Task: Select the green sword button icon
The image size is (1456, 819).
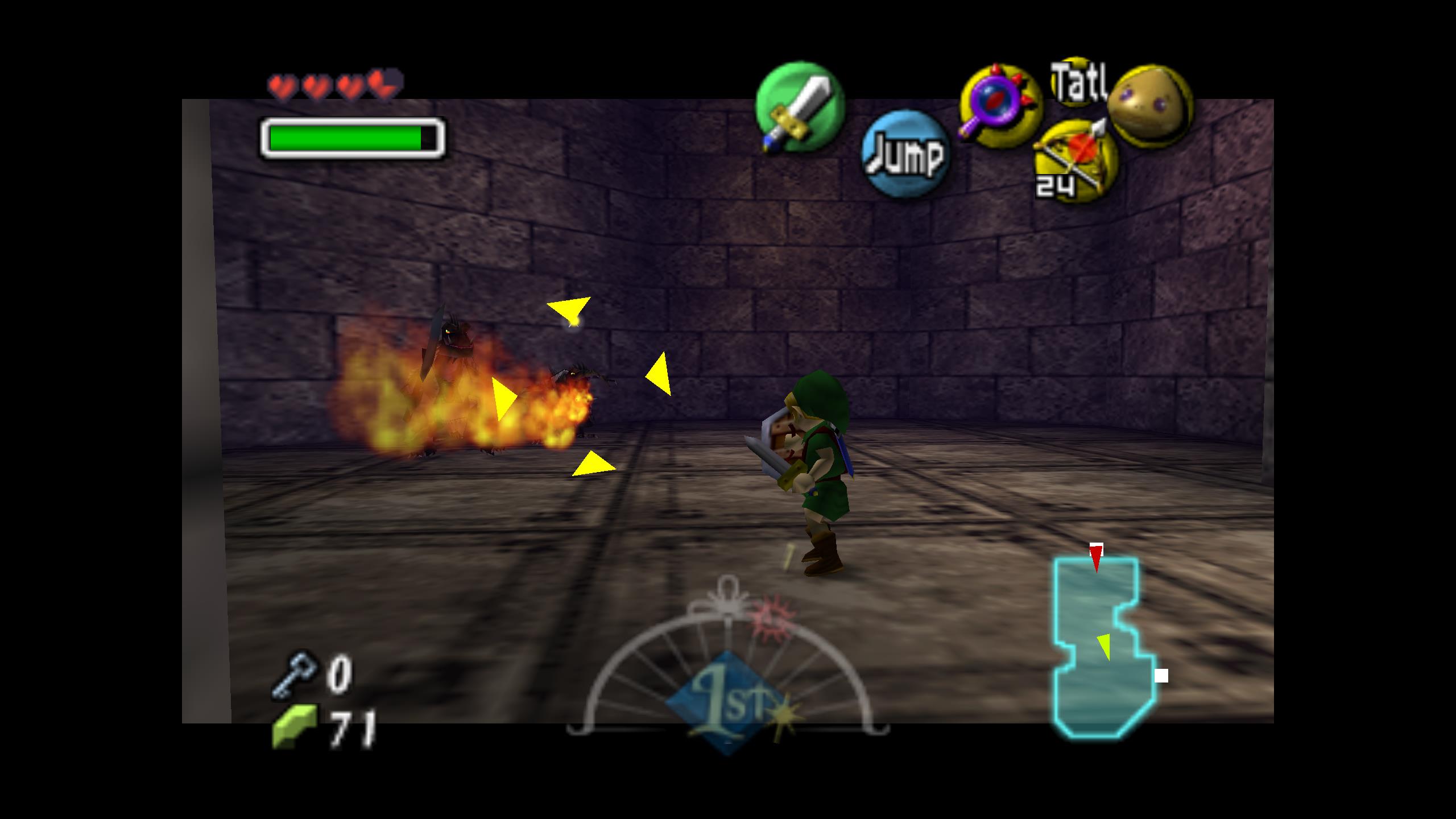Action: pyautogui.click(x=800, y=107)
